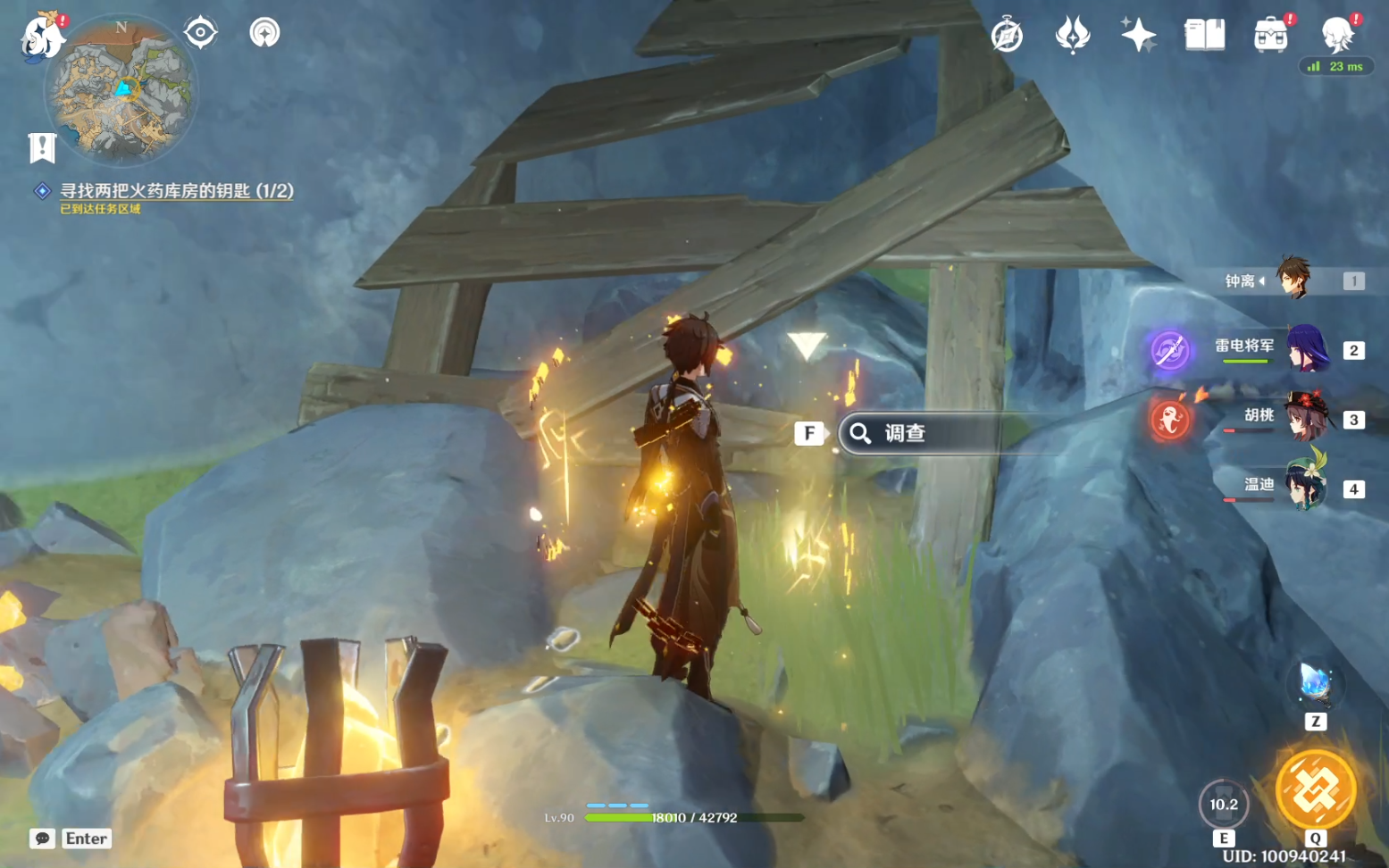Open the inventory backpack icon

coord(1270,36)
